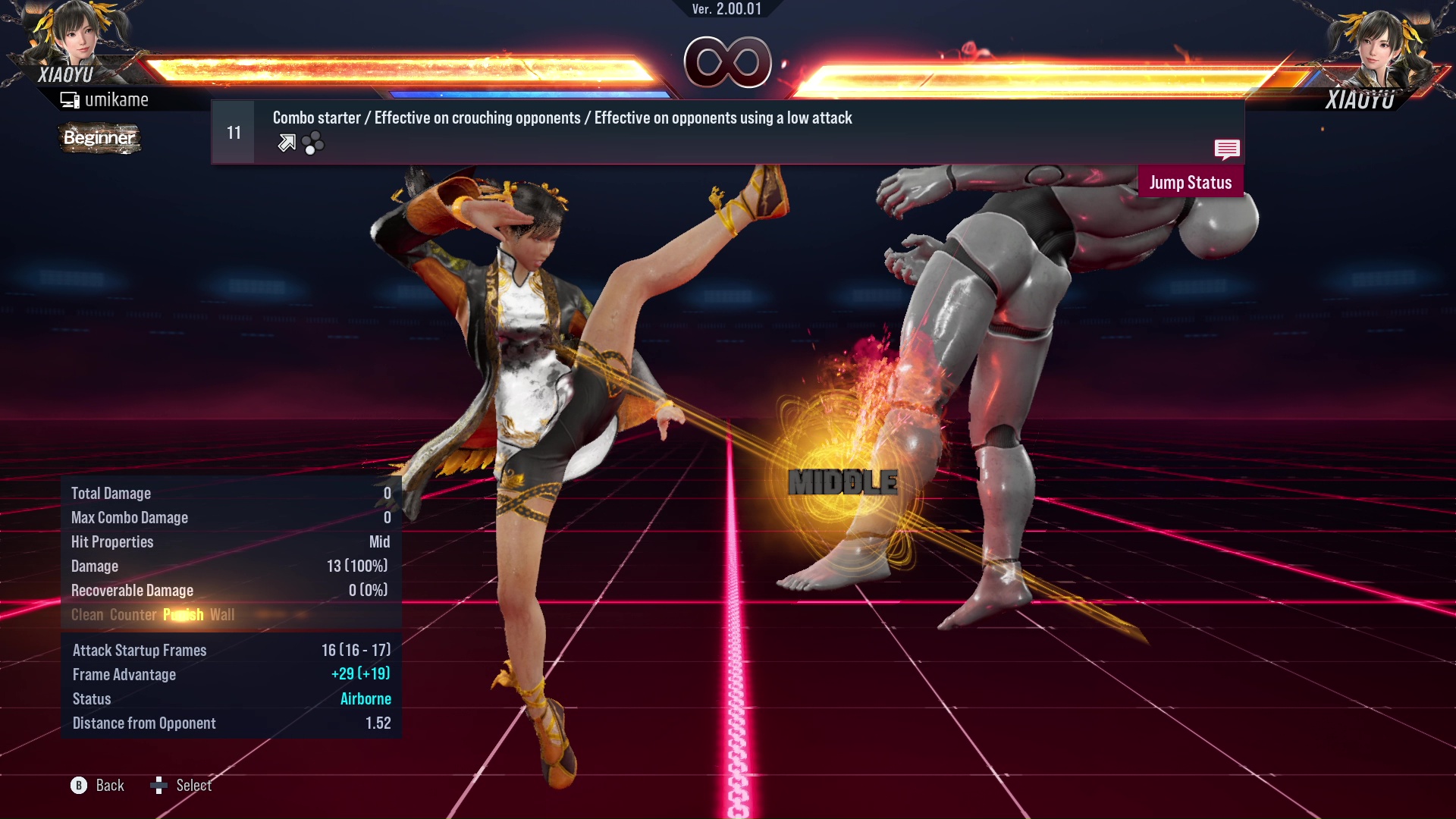Expand the Jump Status label

[x=1191, y=182]
